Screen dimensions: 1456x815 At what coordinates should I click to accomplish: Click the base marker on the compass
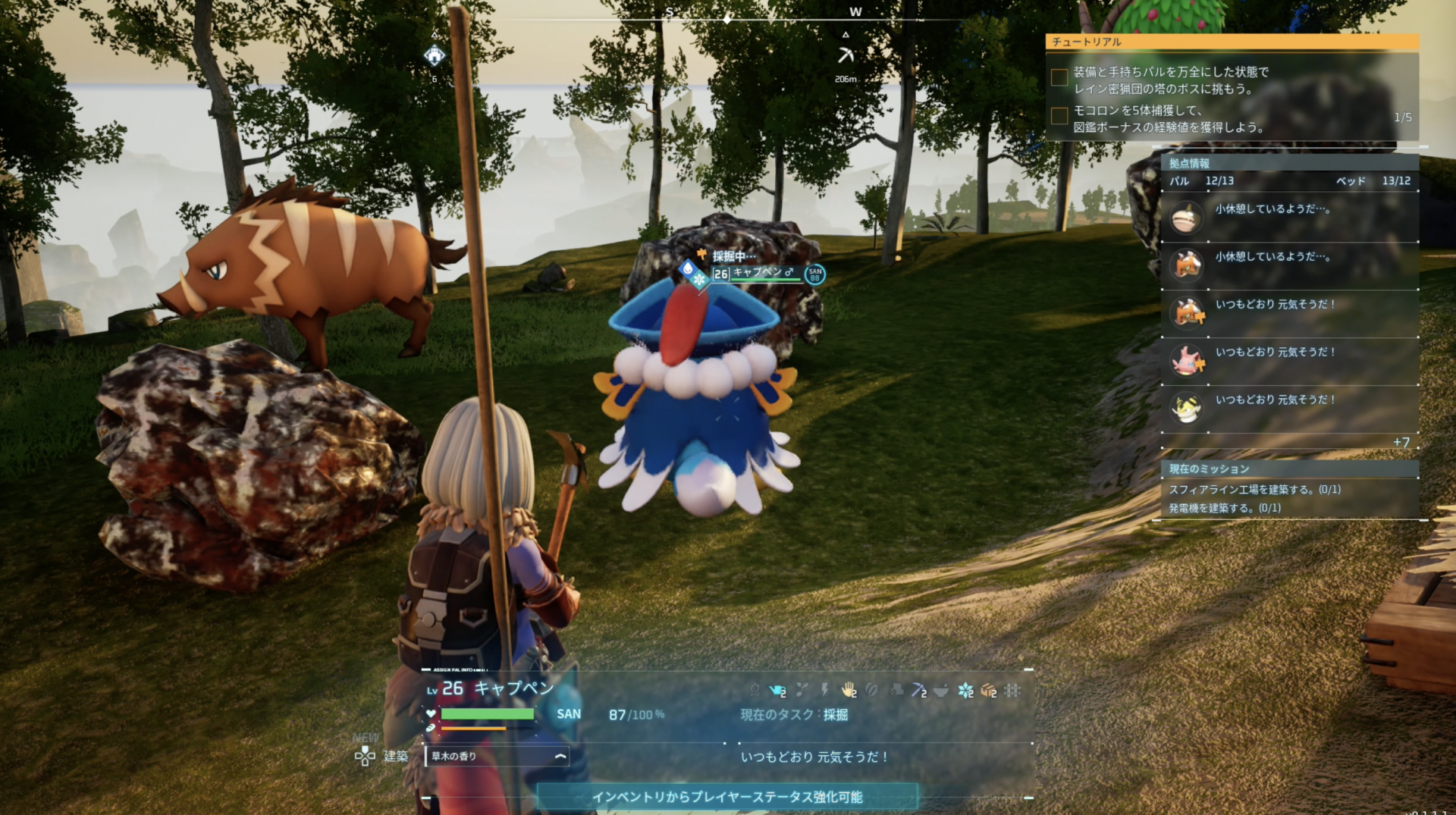(435, 55)
